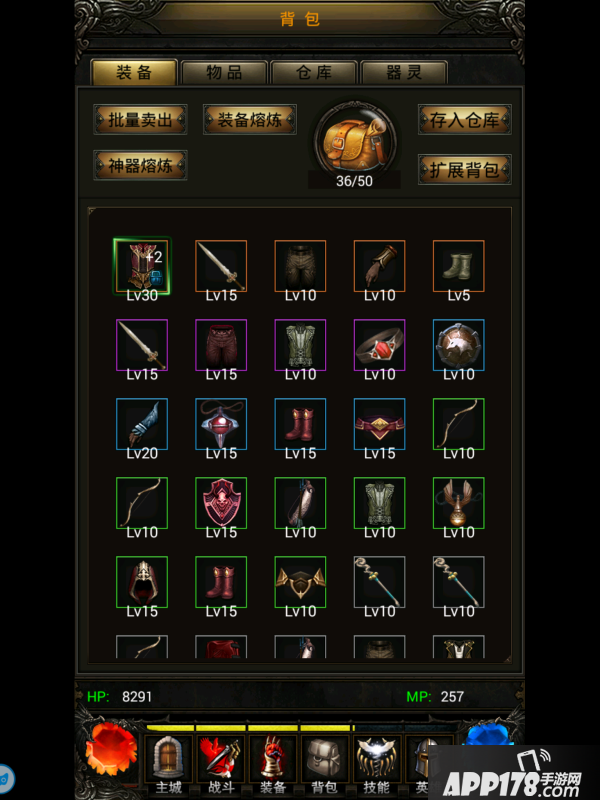Select the Lv15 red crest shield
Image resolution: width=600 pixels, height=800 pixels.
click(221, 503)
